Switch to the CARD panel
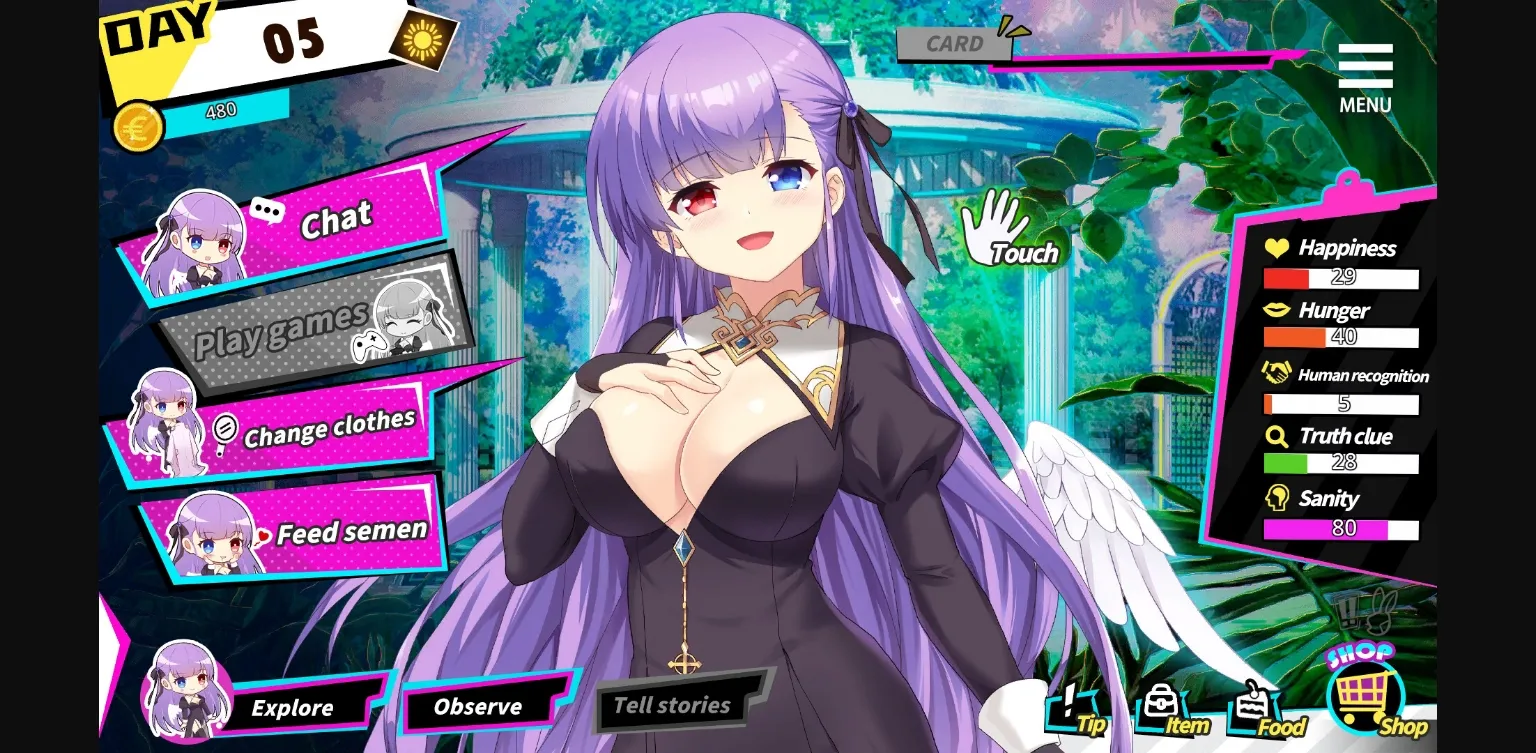Image resolution: width=1536 pixels, height=753 pixels. click(x=953, y=43)
